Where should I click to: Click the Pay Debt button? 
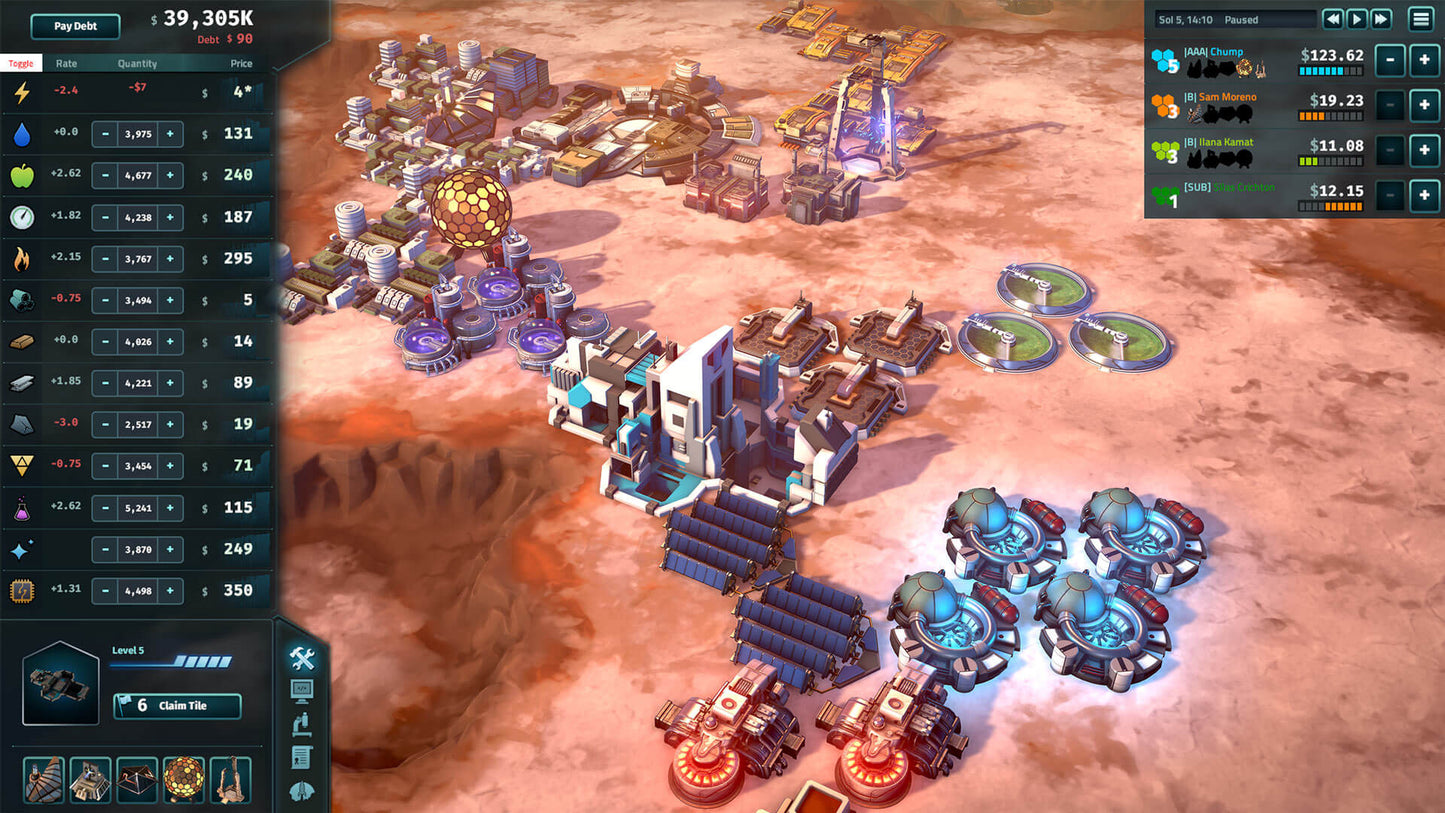[74, 26]
